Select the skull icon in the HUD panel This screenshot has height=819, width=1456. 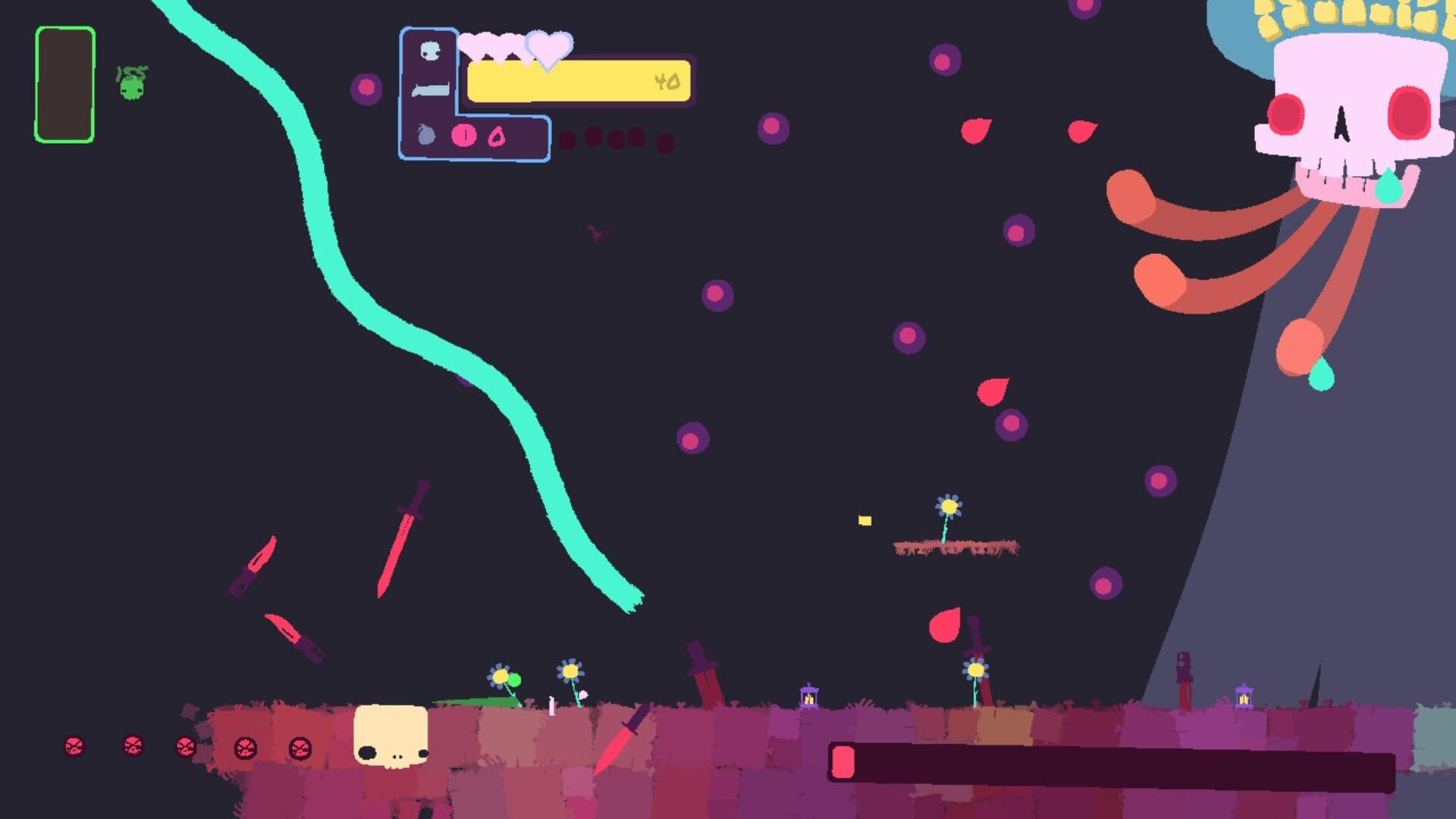point(430,50)
